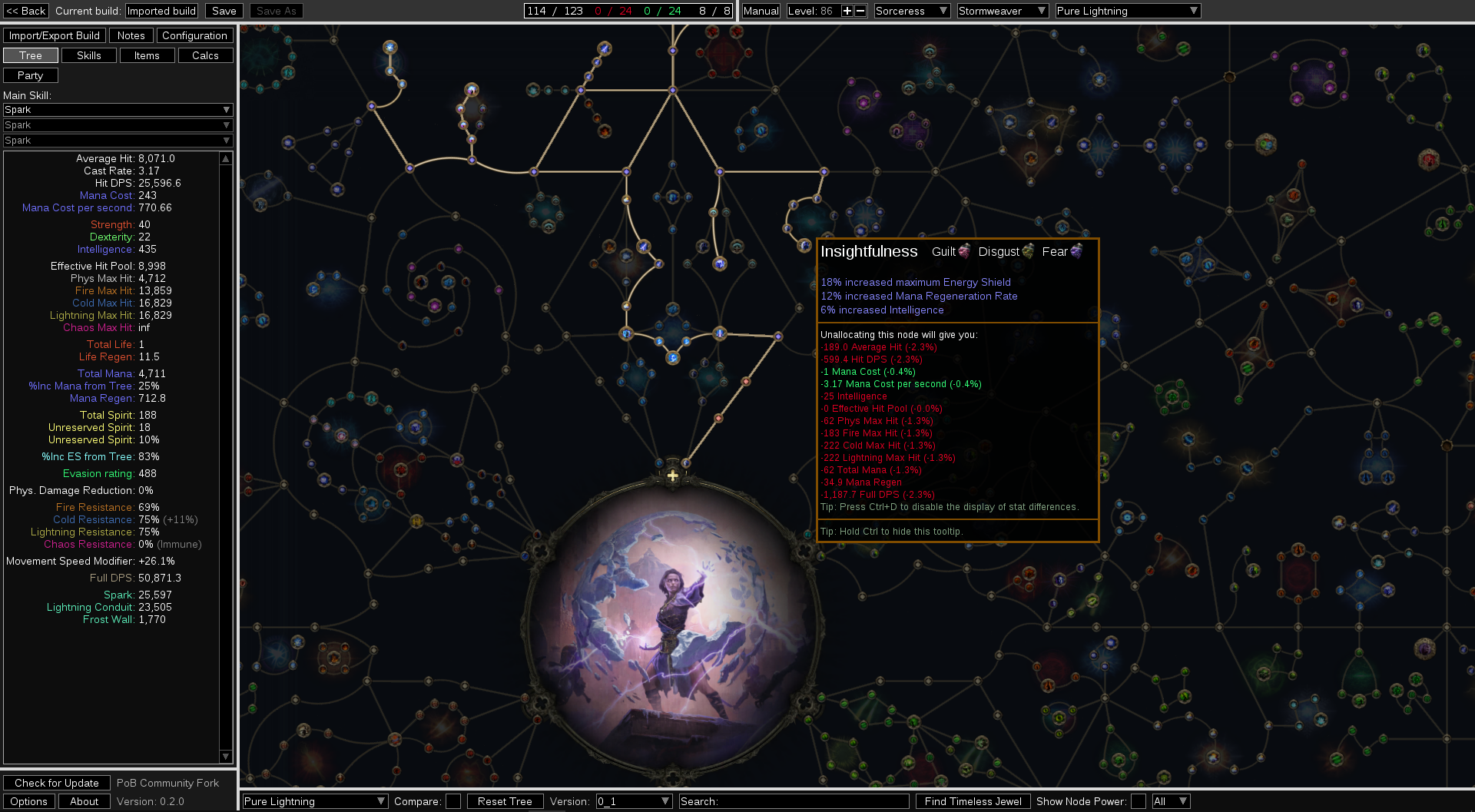The image size is (1475, 812).
Task: Click the Reset Tree button
Action: [505, 801]
